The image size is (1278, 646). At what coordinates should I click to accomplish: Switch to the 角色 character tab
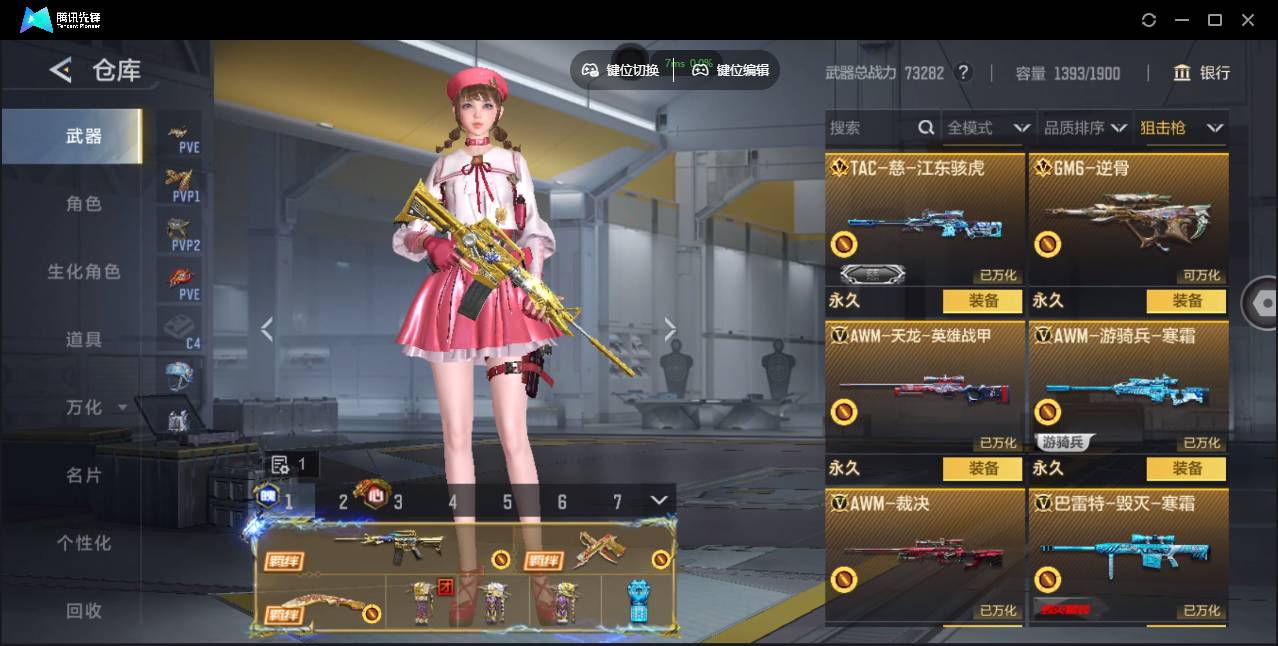pos(84,204)
